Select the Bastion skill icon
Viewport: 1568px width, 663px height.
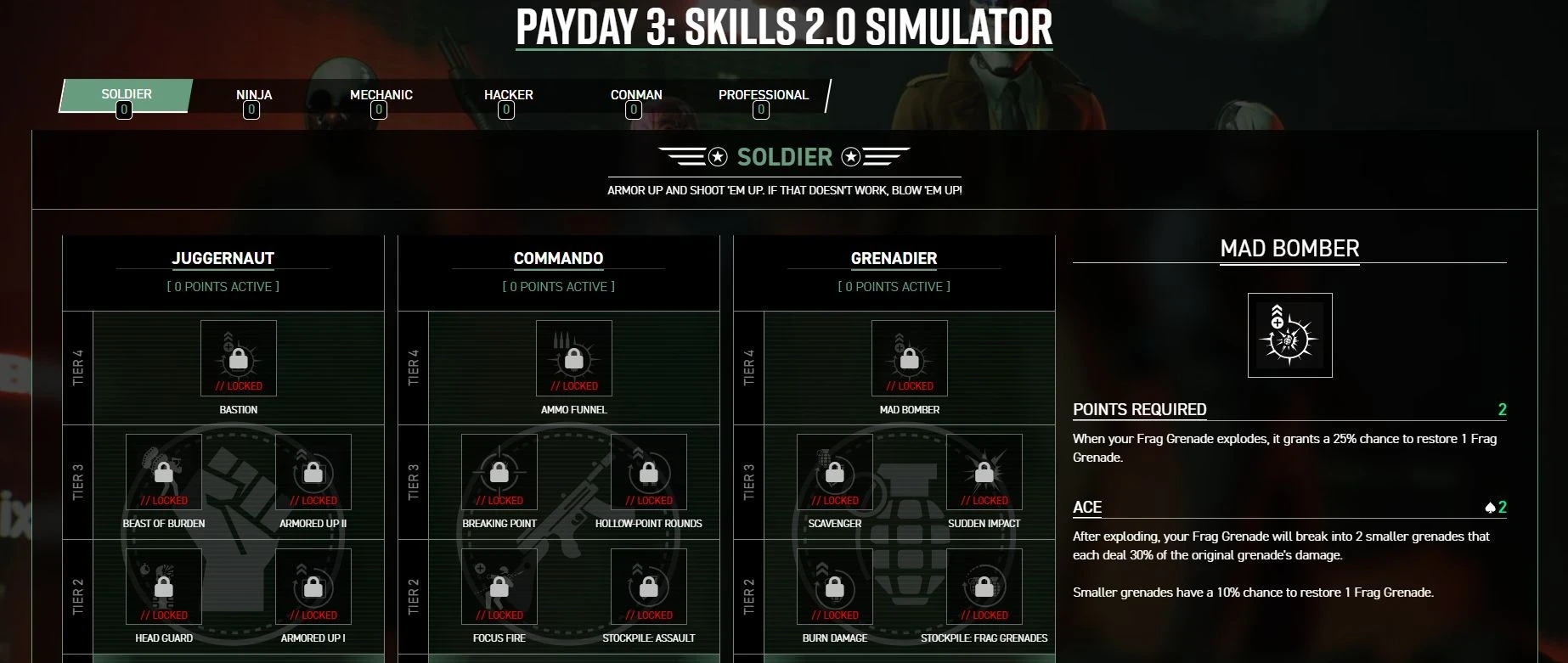coord(239,358)
